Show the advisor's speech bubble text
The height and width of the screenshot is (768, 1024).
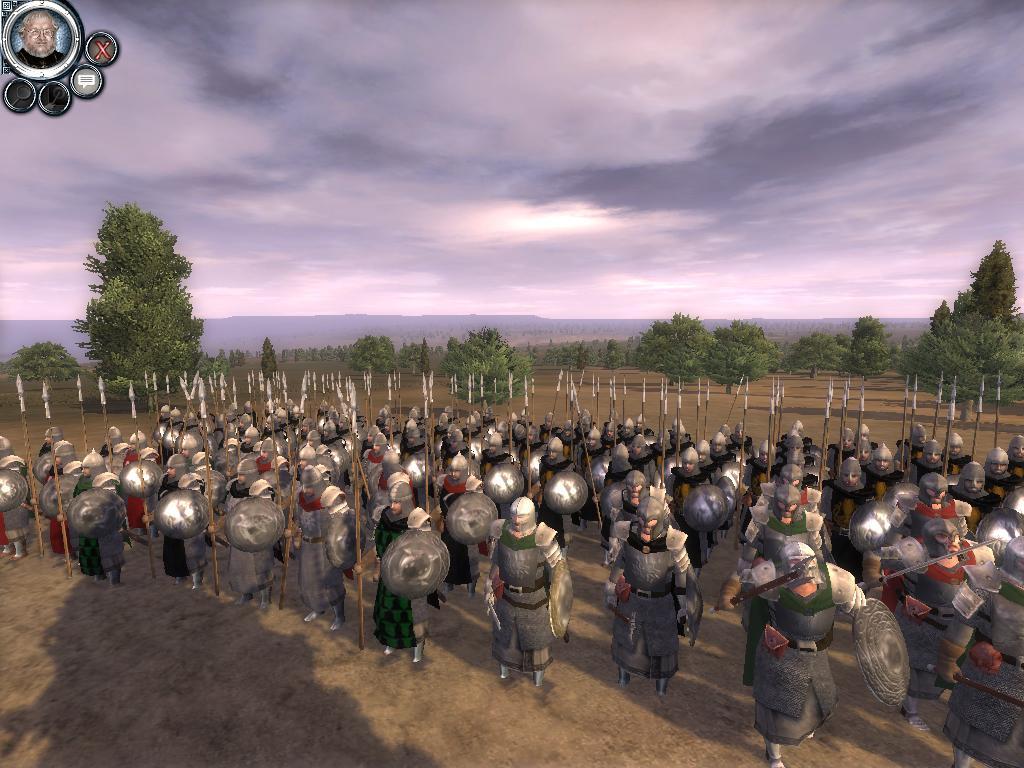pos(86,80)
